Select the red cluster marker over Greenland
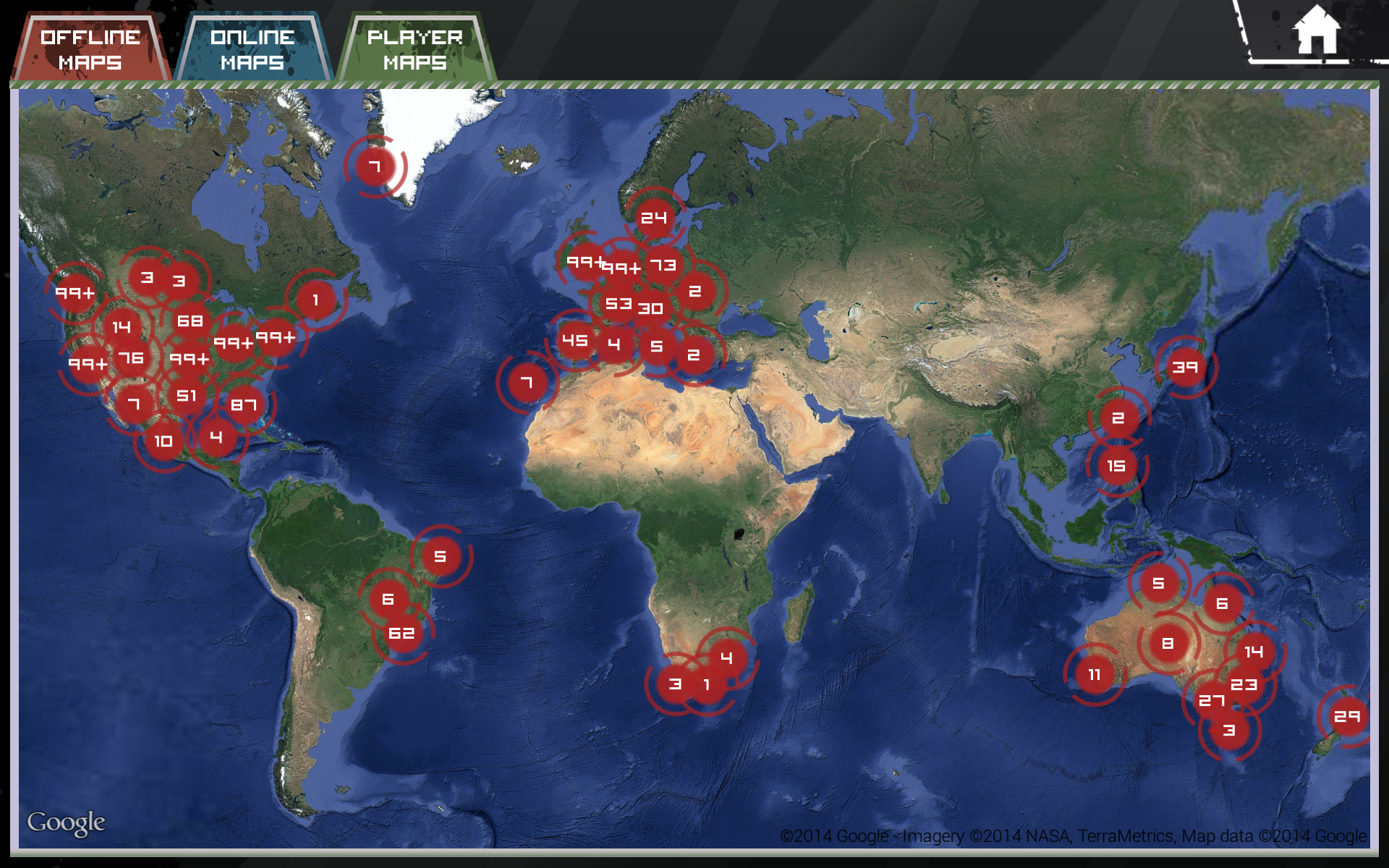 [375, 166]
